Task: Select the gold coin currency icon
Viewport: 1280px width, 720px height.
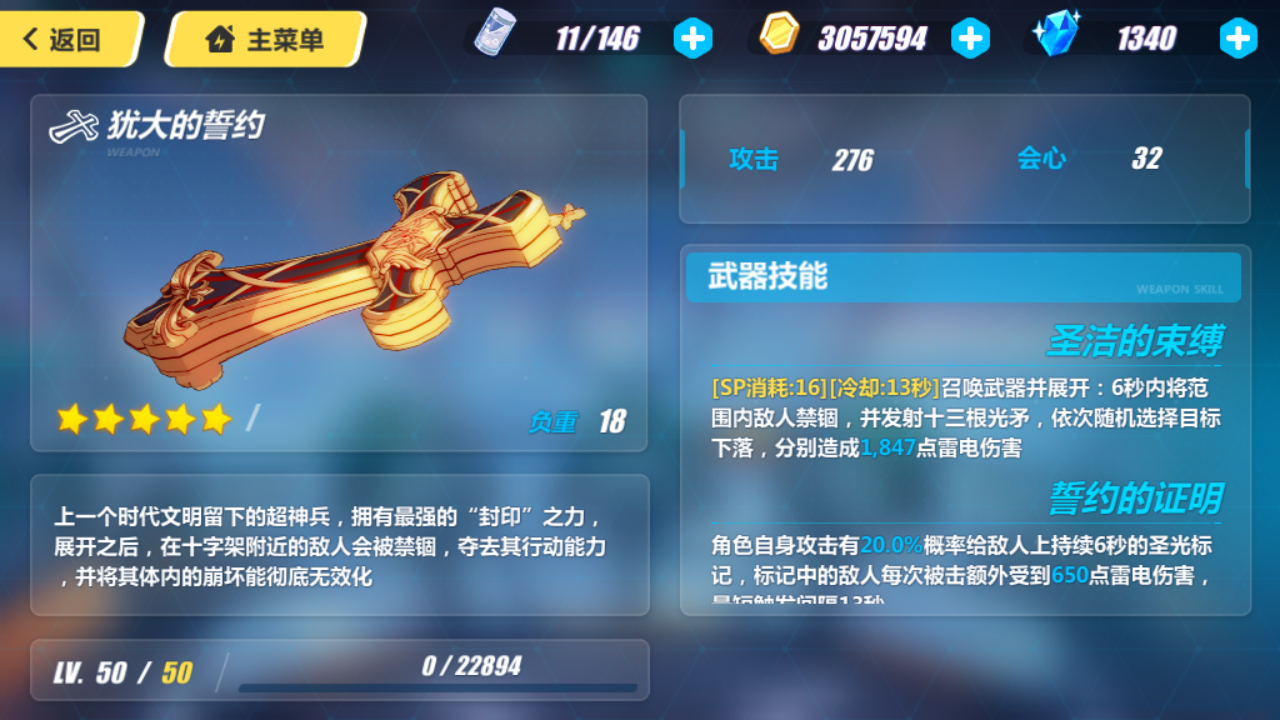Action: pyautogui.click(x=779, y=36)
